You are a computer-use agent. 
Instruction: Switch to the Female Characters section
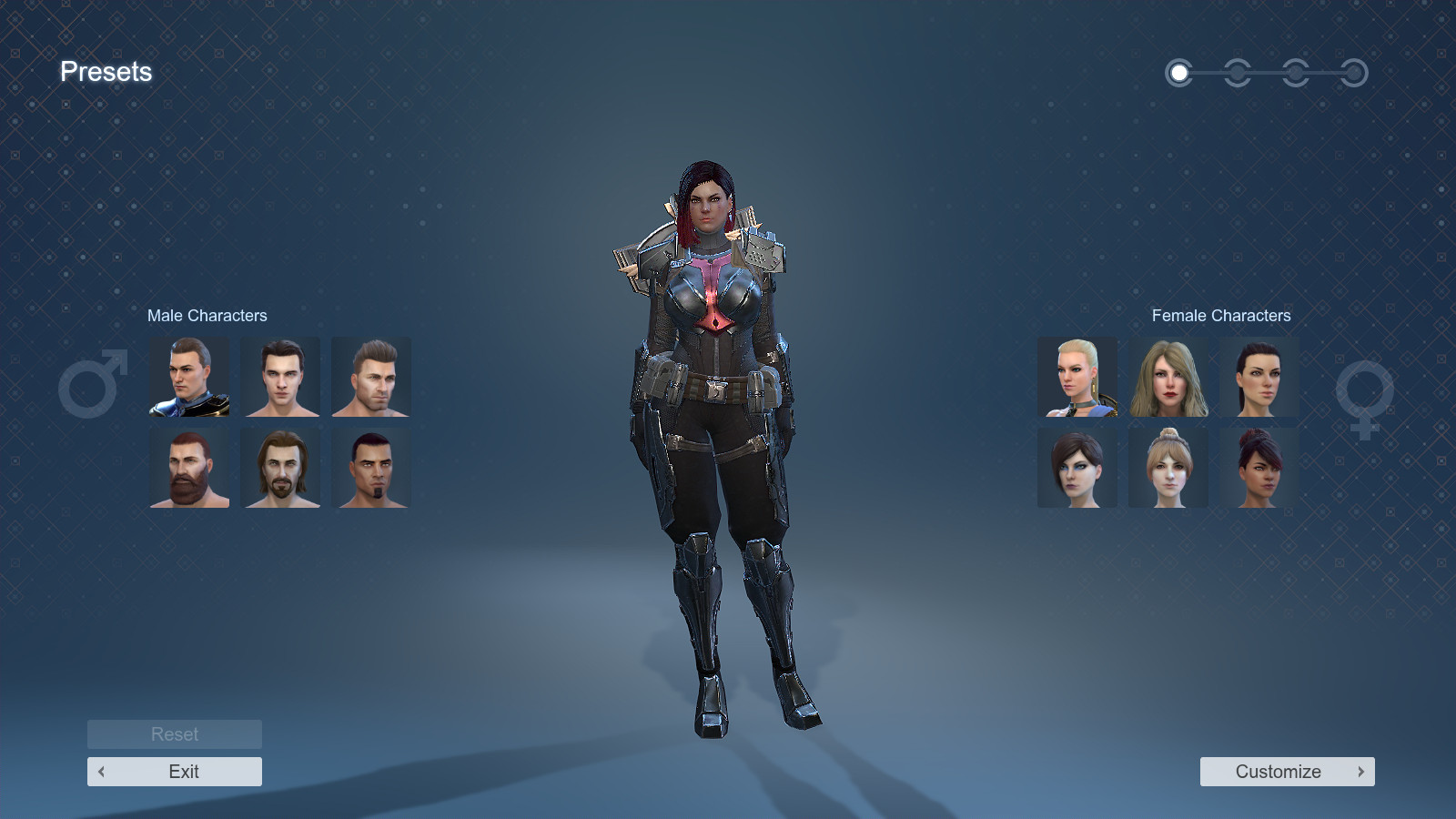(x=1220, y=316)
